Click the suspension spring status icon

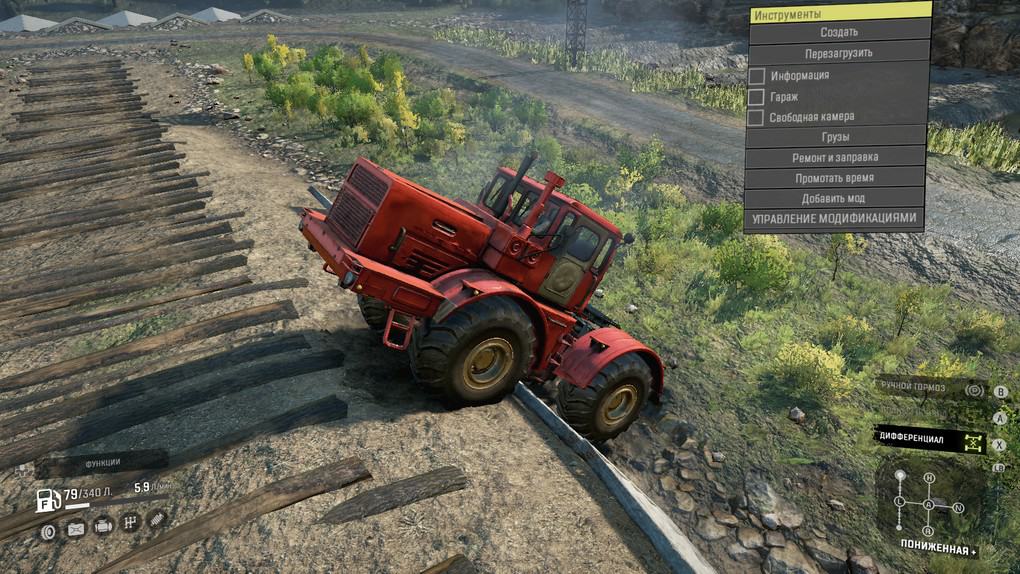tap(157, 518)
